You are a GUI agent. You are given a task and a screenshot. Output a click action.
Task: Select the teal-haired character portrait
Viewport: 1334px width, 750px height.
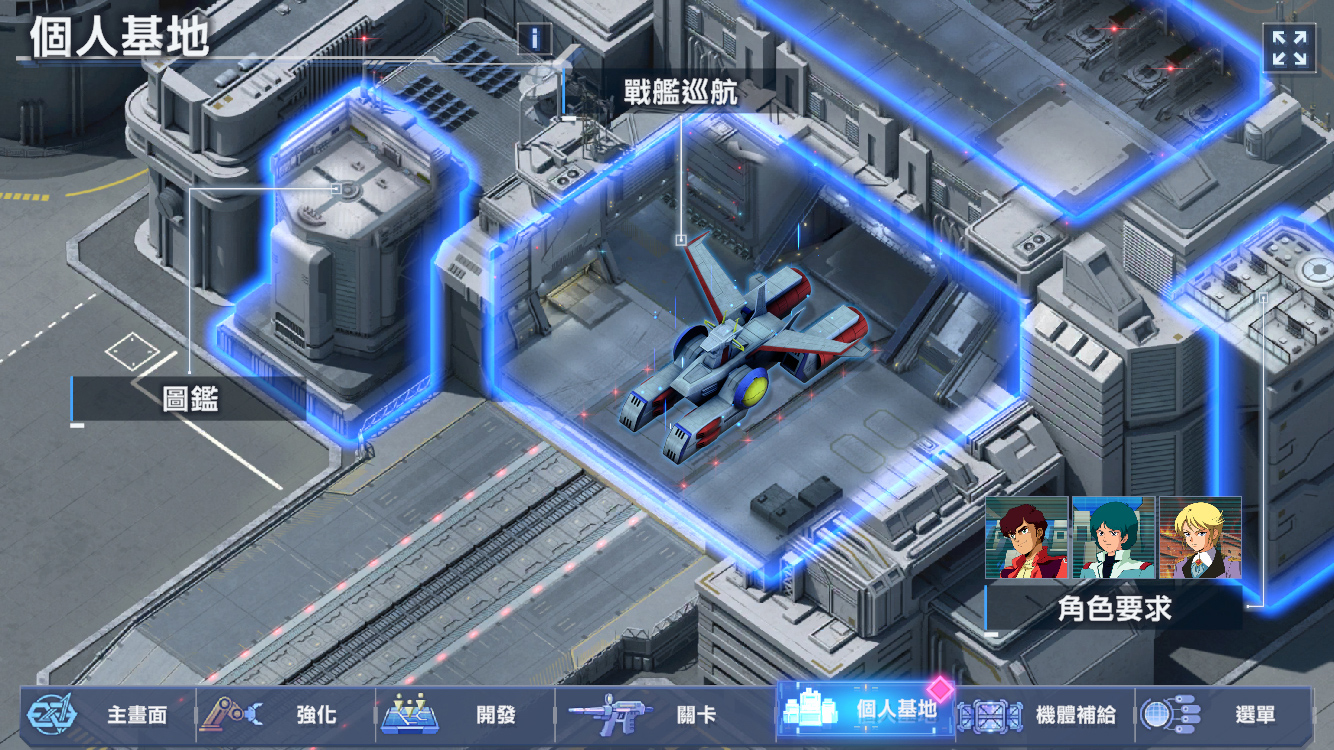(1114, 538)
